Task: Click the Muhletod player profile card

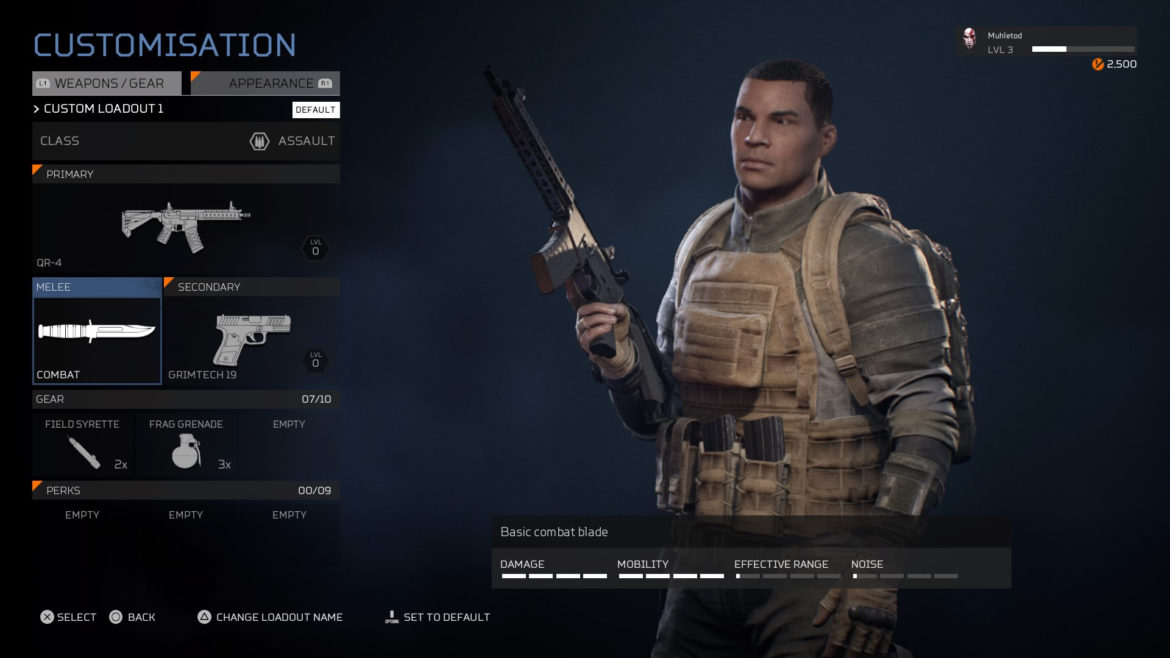Action: click(x=1046, y=42)
